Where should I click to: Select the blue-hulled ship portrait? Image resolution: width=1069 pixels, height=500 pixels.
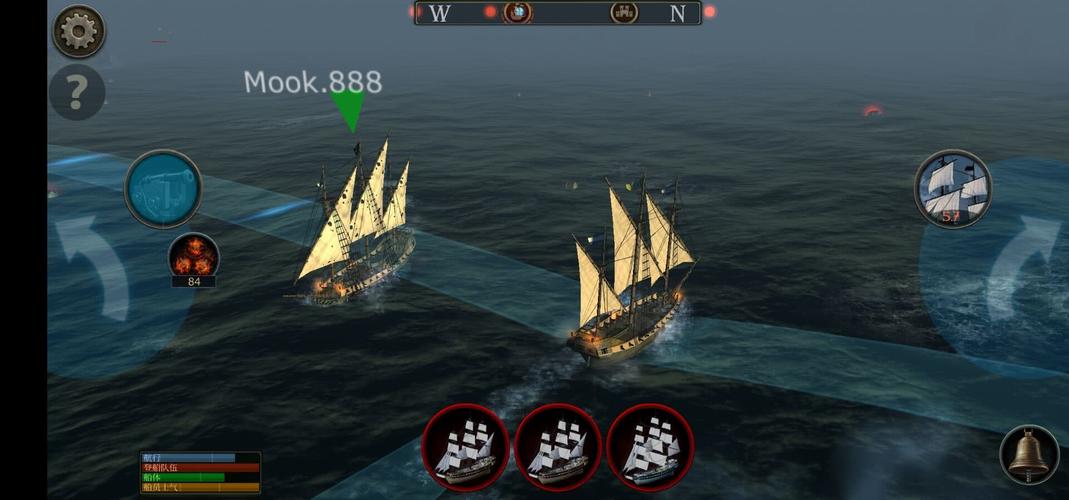pyautogui.click(x=650, y=446)
